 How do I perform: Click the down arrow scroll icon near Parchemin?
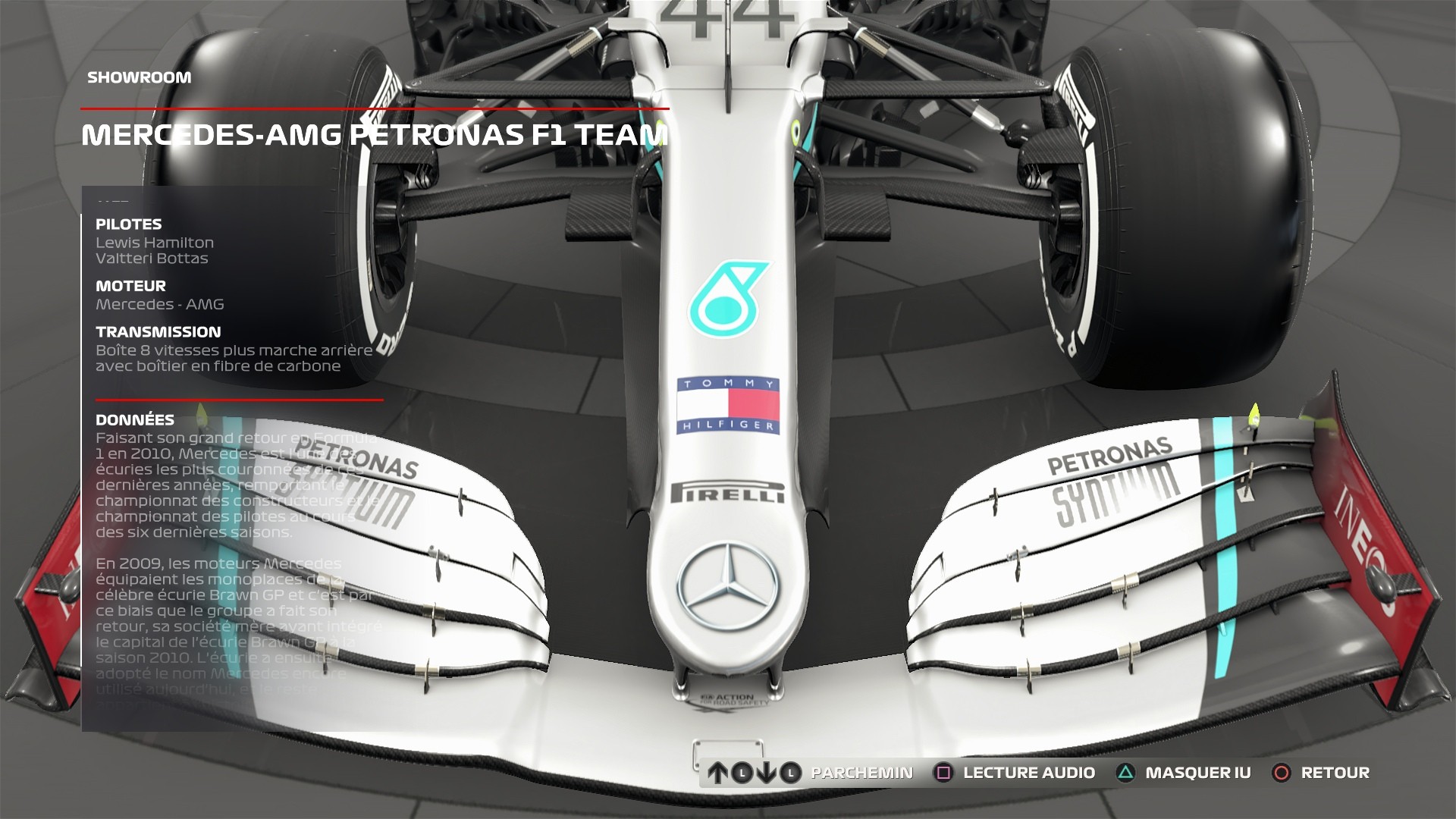pyautogui.click(x=767, y=773)
